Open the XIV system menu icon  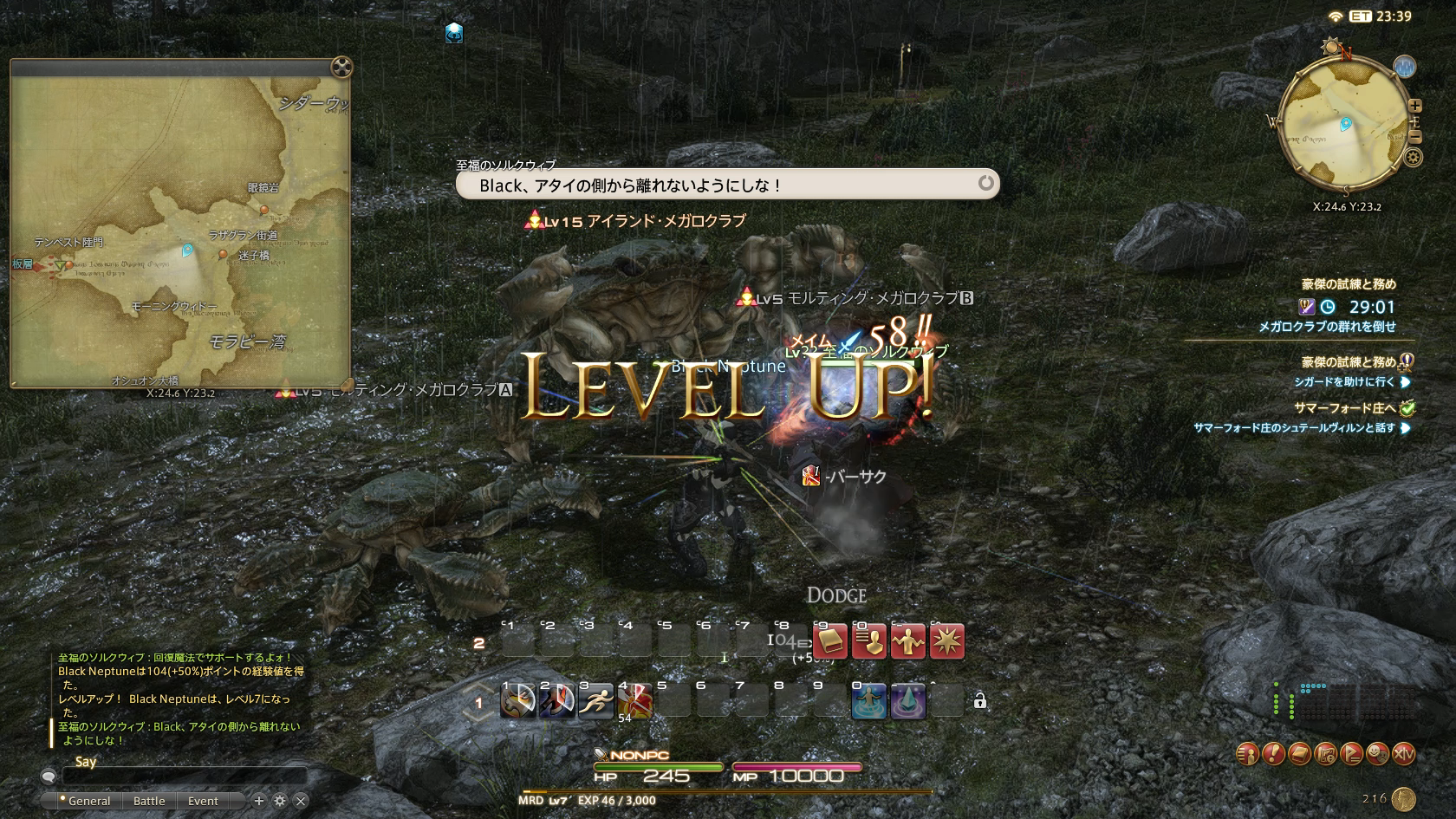[x=1403, y=754]
